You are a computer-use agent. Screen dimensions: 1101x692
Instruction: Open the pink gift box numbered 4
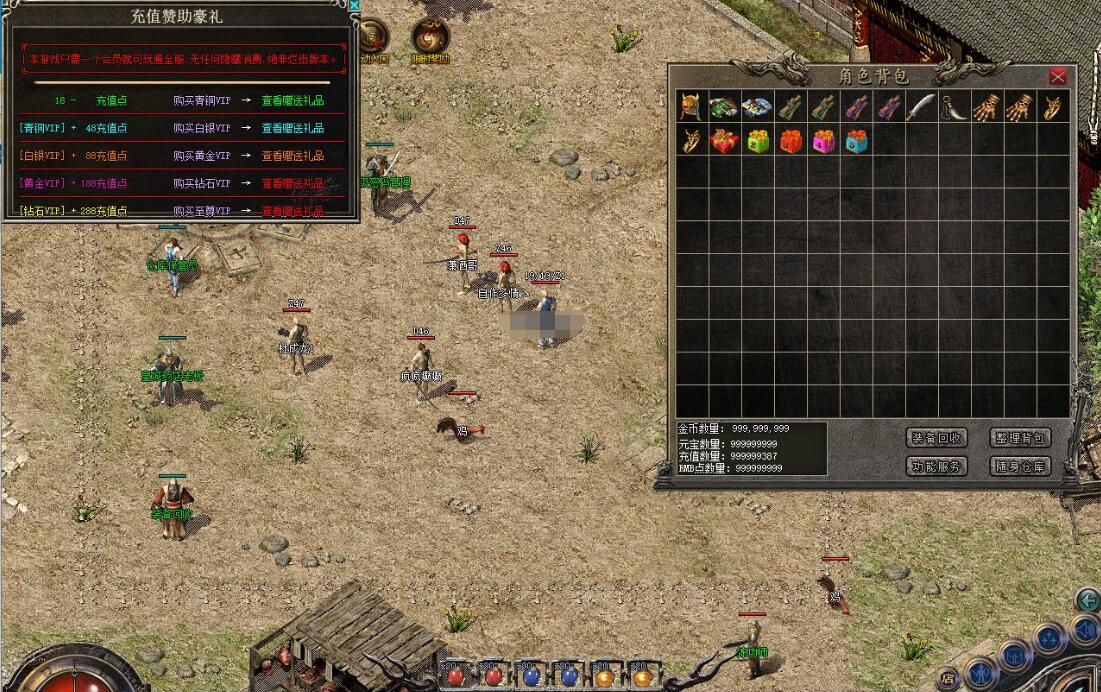[823, 141]
